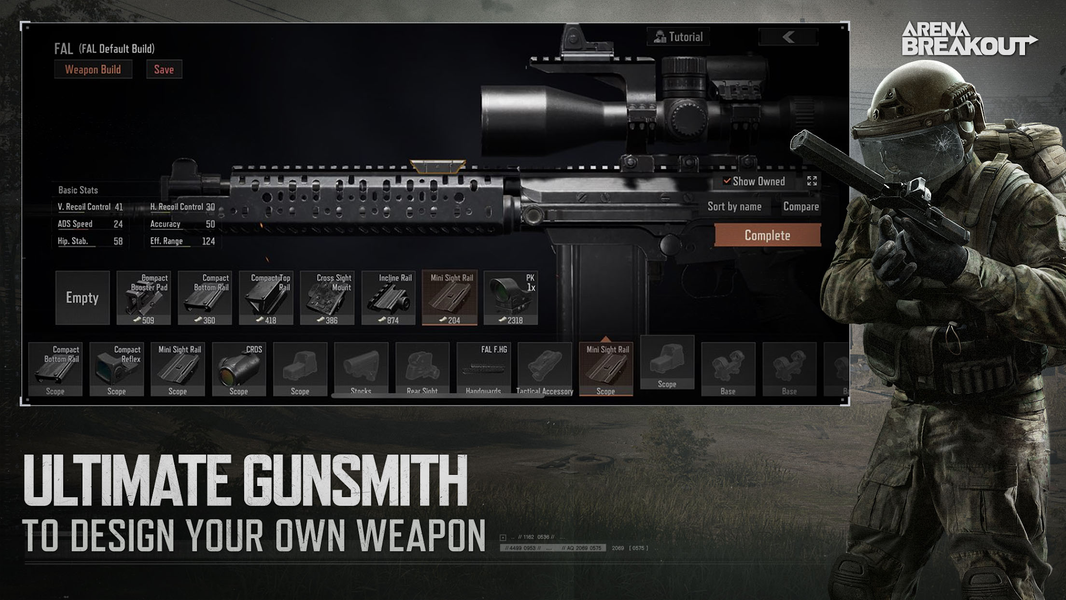Select the PK 1x sight
Screen dimensions: 1066x600
click(x=511, y=298)
